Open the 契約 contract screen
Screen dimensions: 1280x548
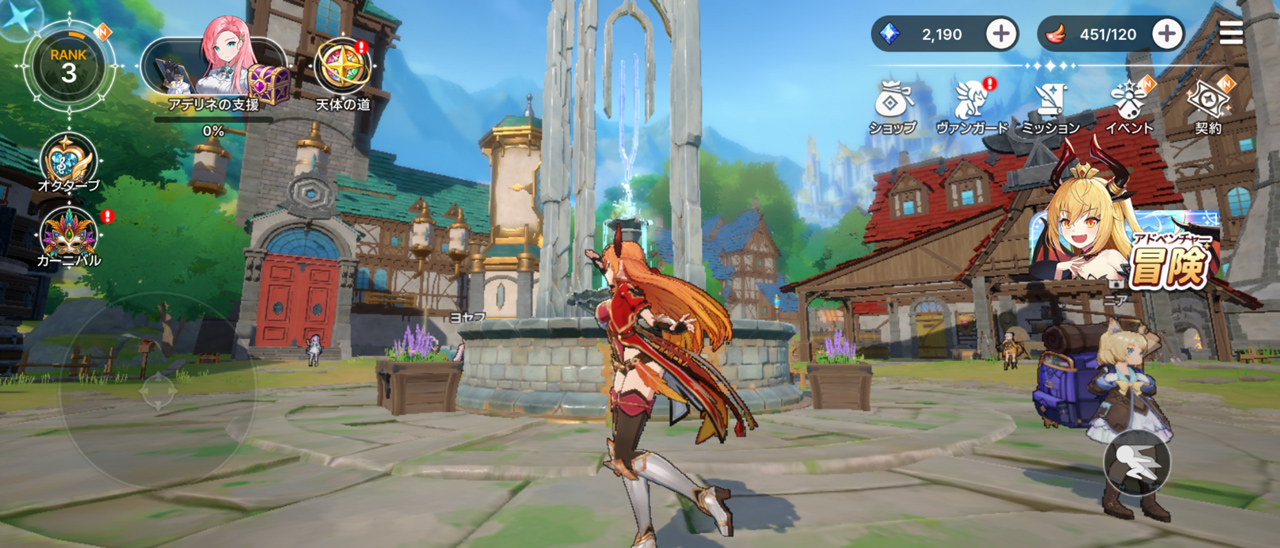1207,104
